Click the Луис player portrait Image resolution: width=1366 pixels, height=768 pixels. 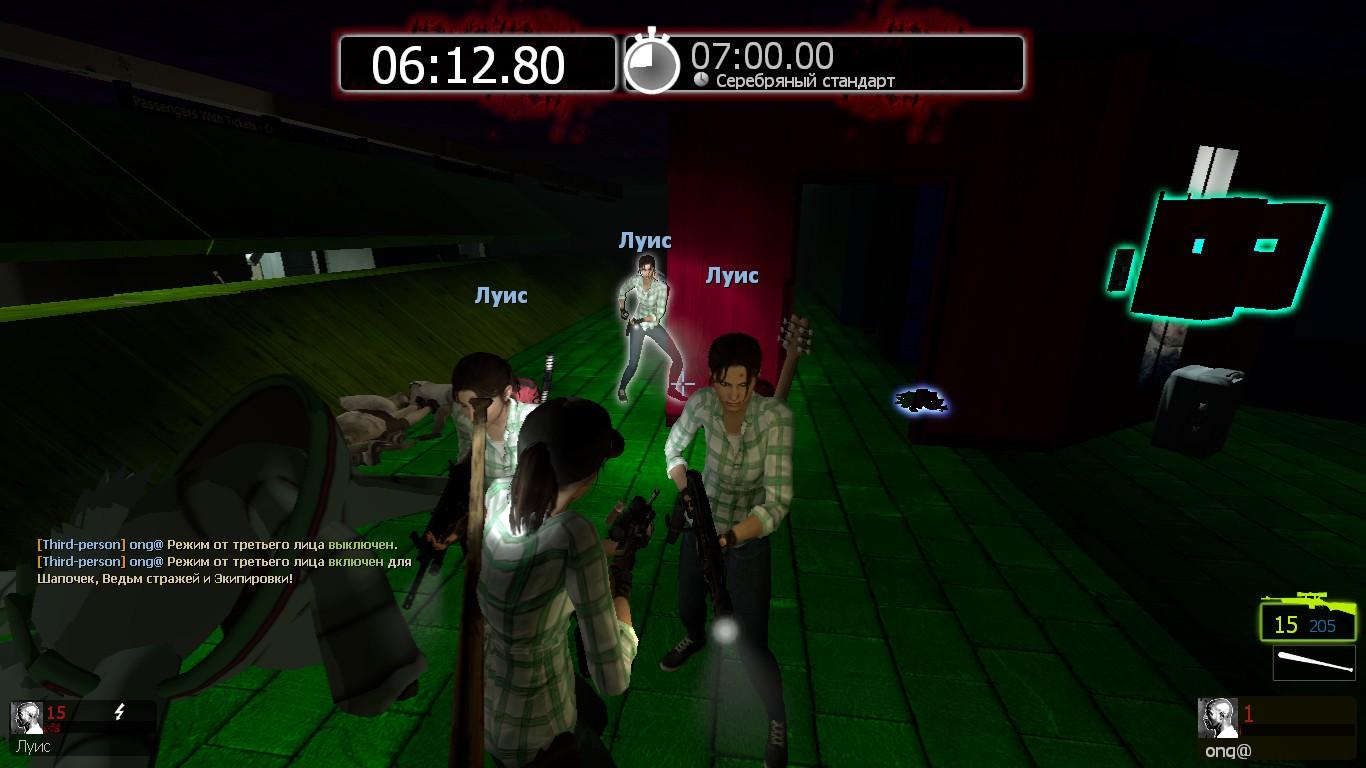coord(27,718)
